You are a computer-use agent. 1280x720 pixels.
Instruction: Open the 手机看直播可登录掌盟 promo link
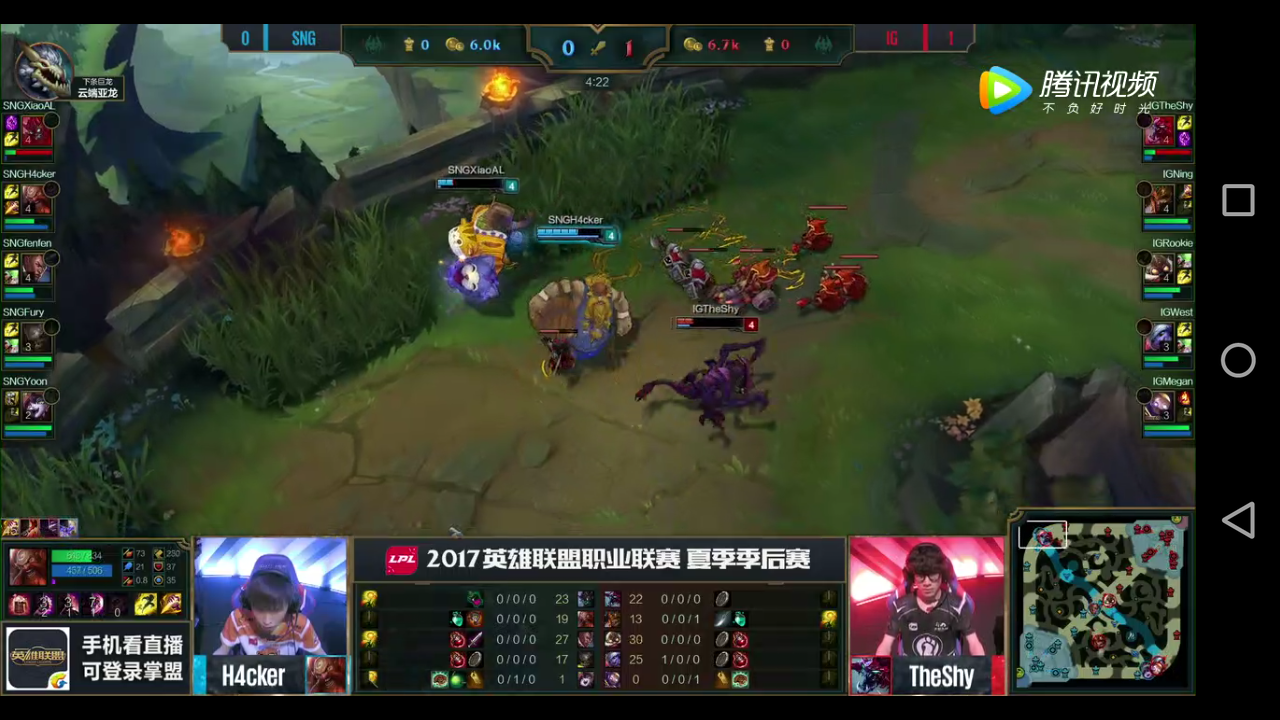[x=133, y=656]
